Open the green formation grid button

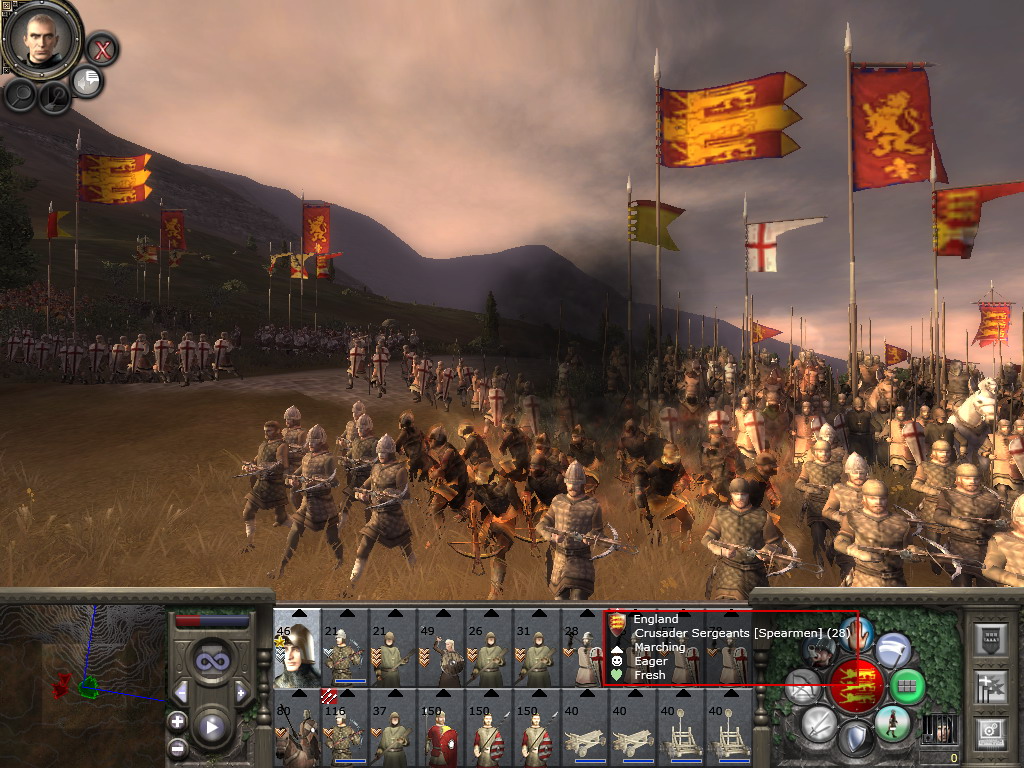[x=908, y=686]
